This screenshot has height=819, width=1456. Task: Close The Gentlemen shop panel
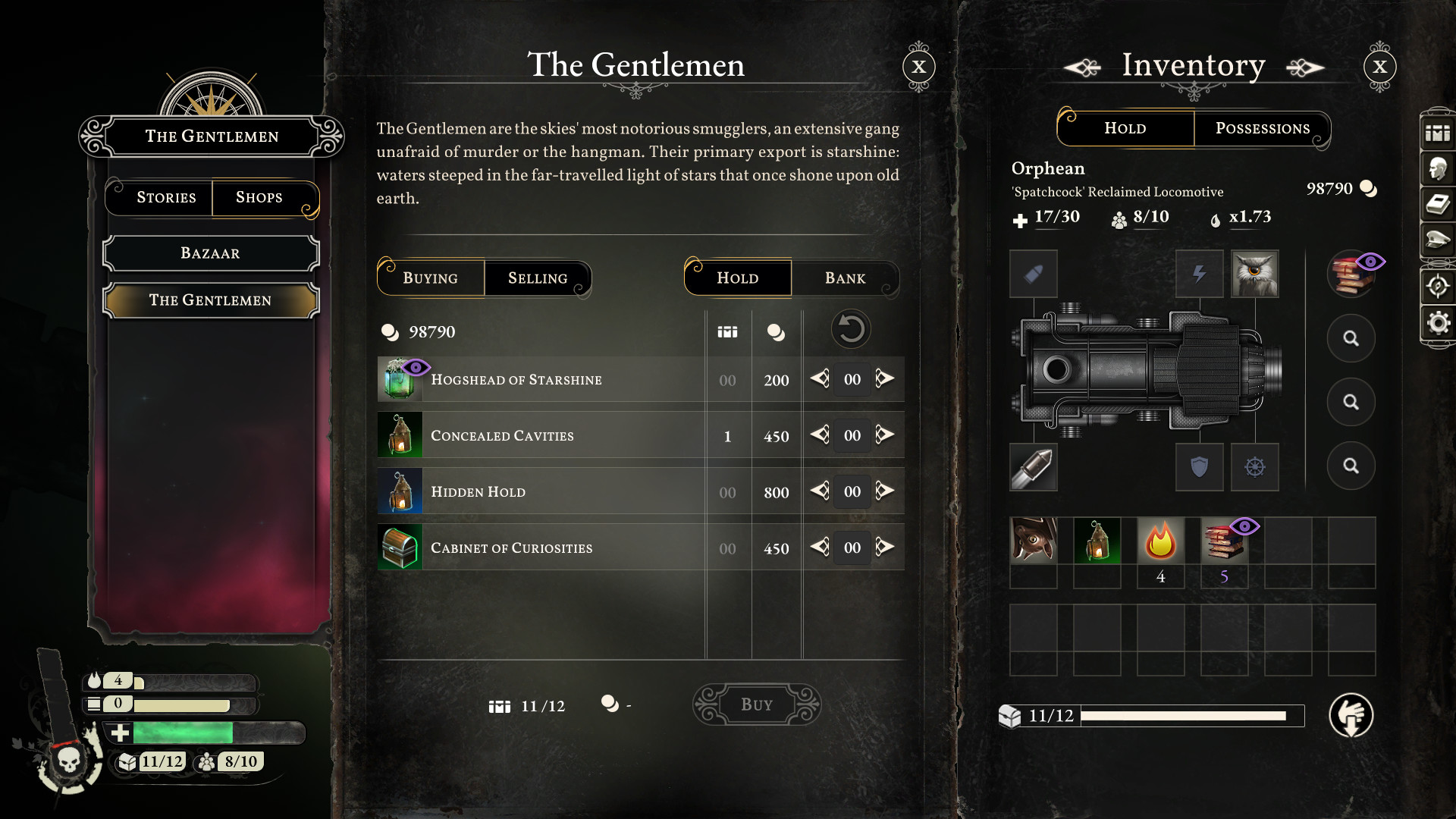(x=919, y=67)
